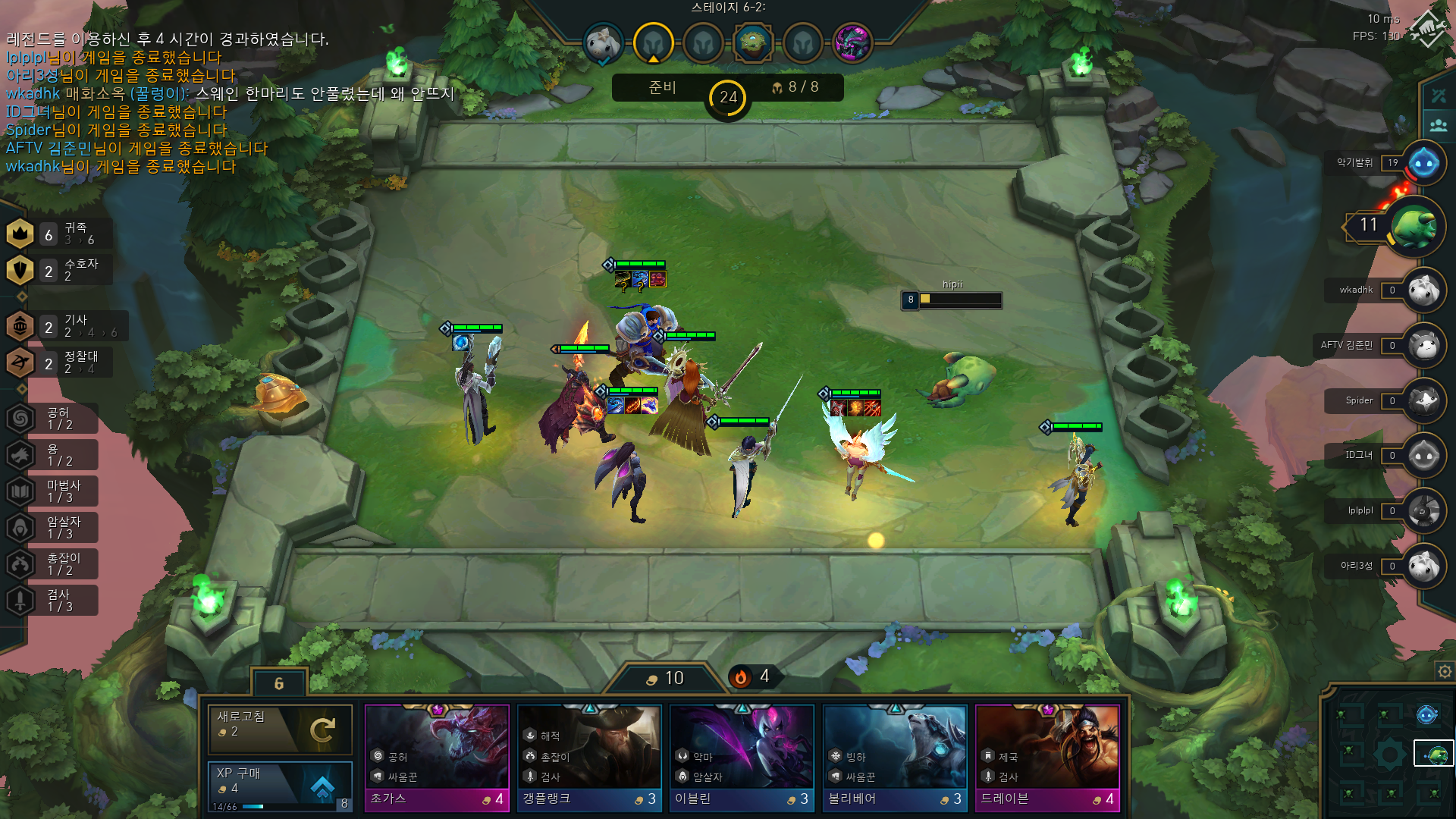Click the minimap in the corner
The width and height of the screenshot is (1456, 819).
point(1389,753)
